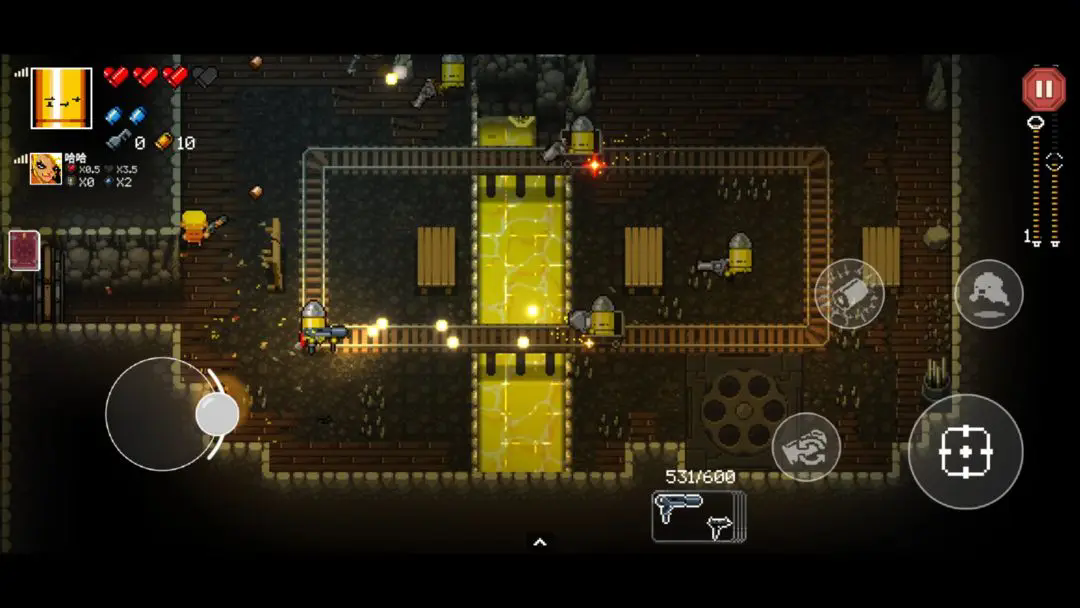
Task: Open the red card book icon
Action: point(24,250)
